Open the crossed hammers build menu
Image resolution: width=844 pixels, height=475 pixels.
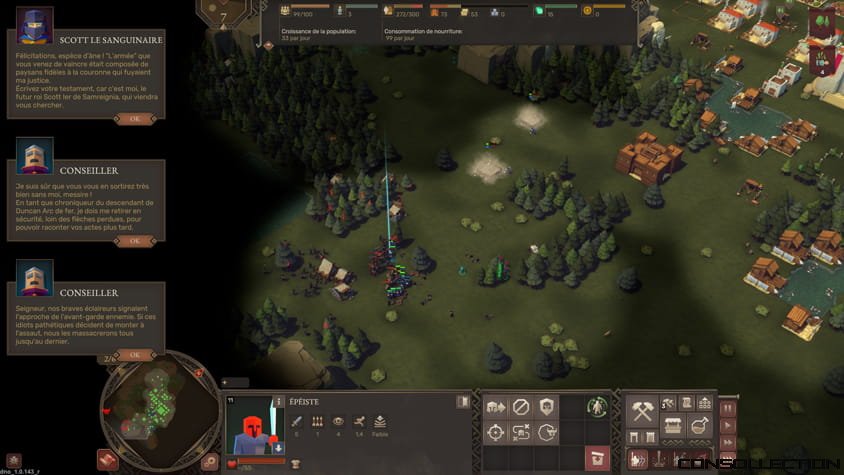tap(642, 411)
